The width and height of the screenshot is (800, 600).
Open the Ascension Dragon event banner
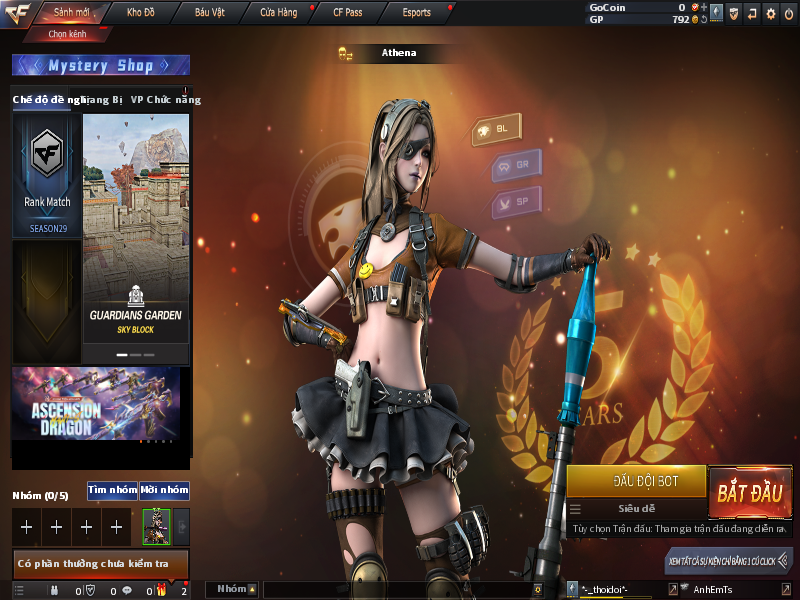pyautogui.click(x=96, y=404)
